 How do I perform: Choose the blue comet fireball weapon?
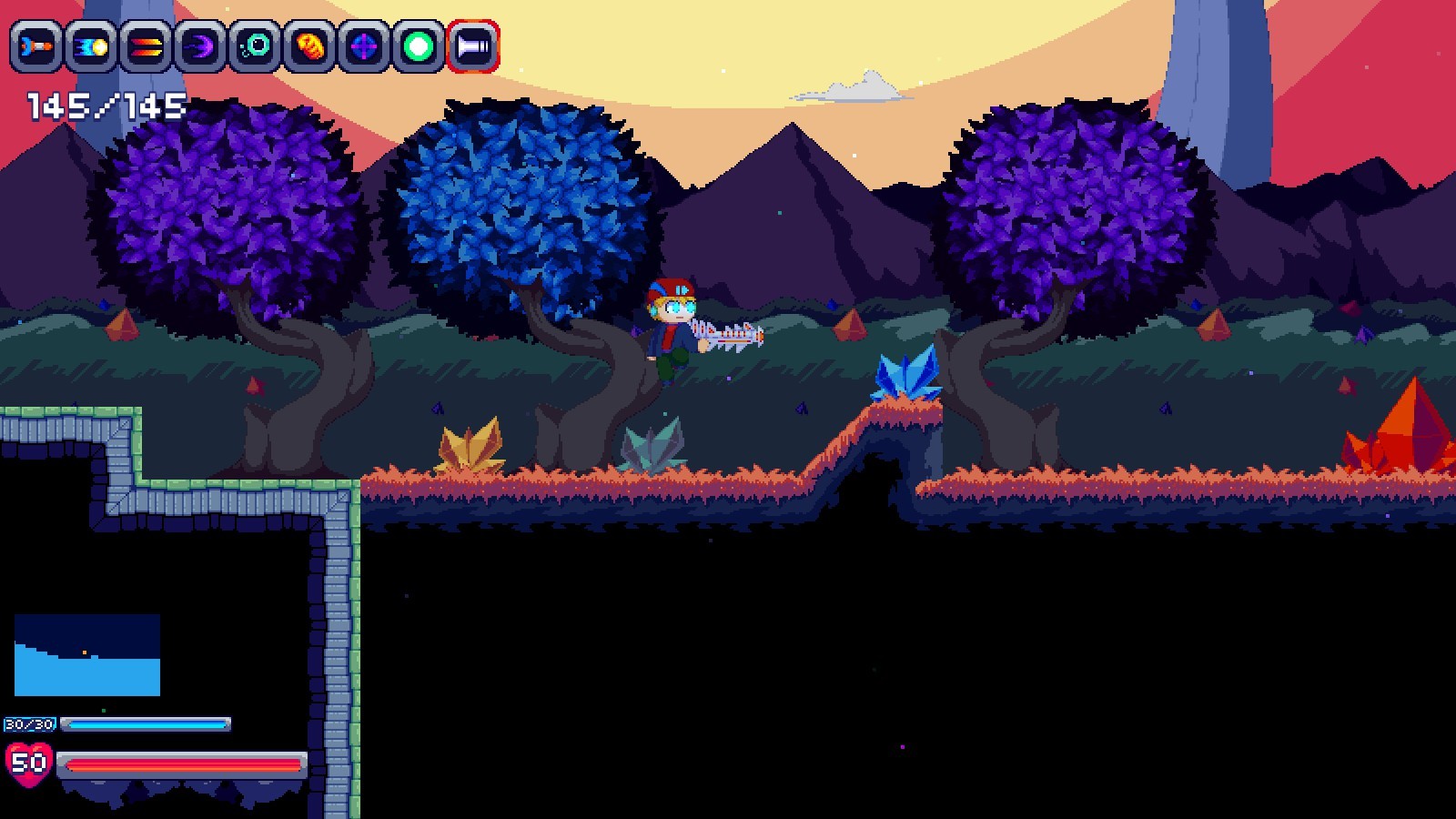tap(91, 46)
